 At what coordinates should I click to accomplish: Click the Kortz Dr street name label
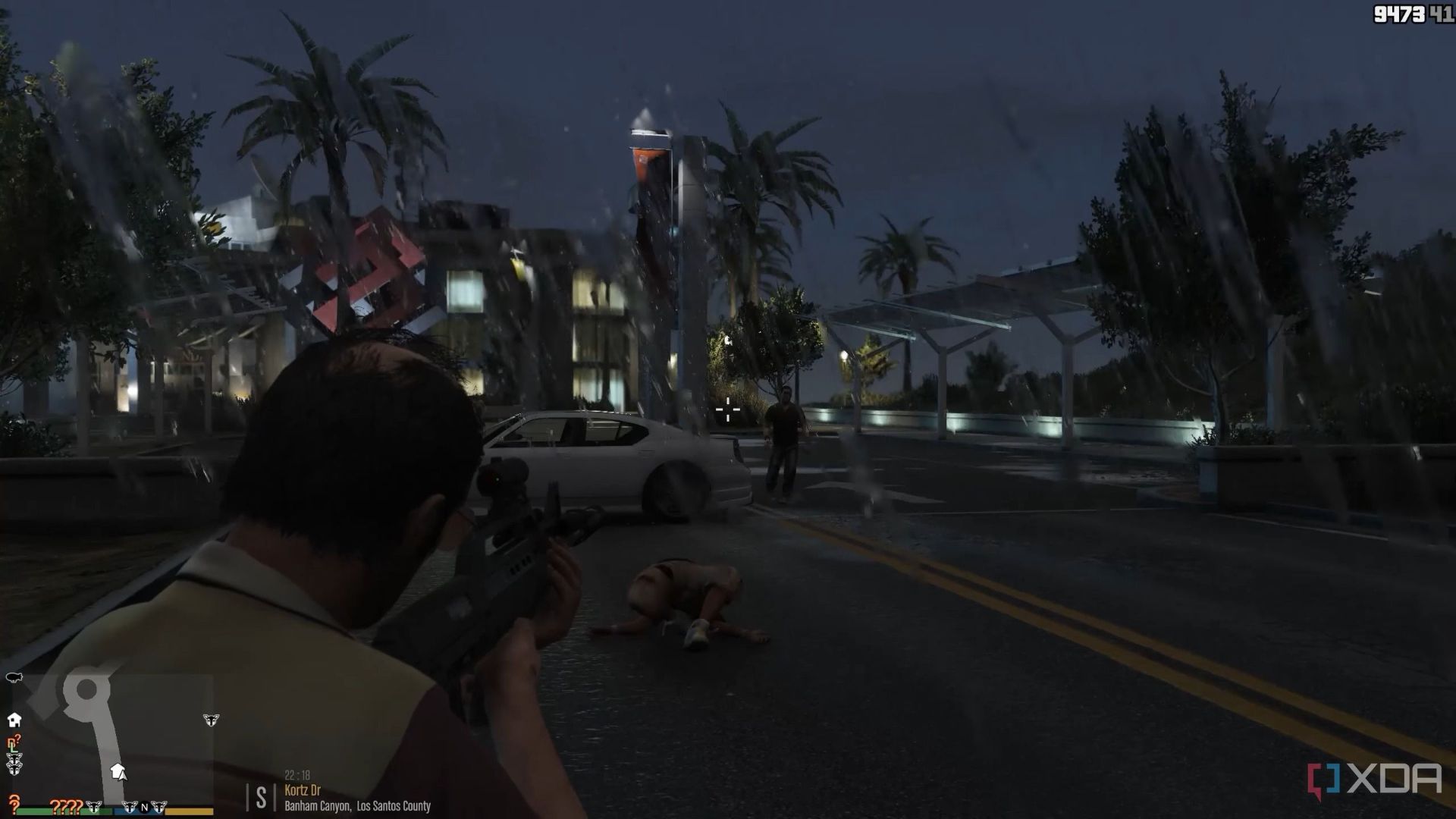303,790
